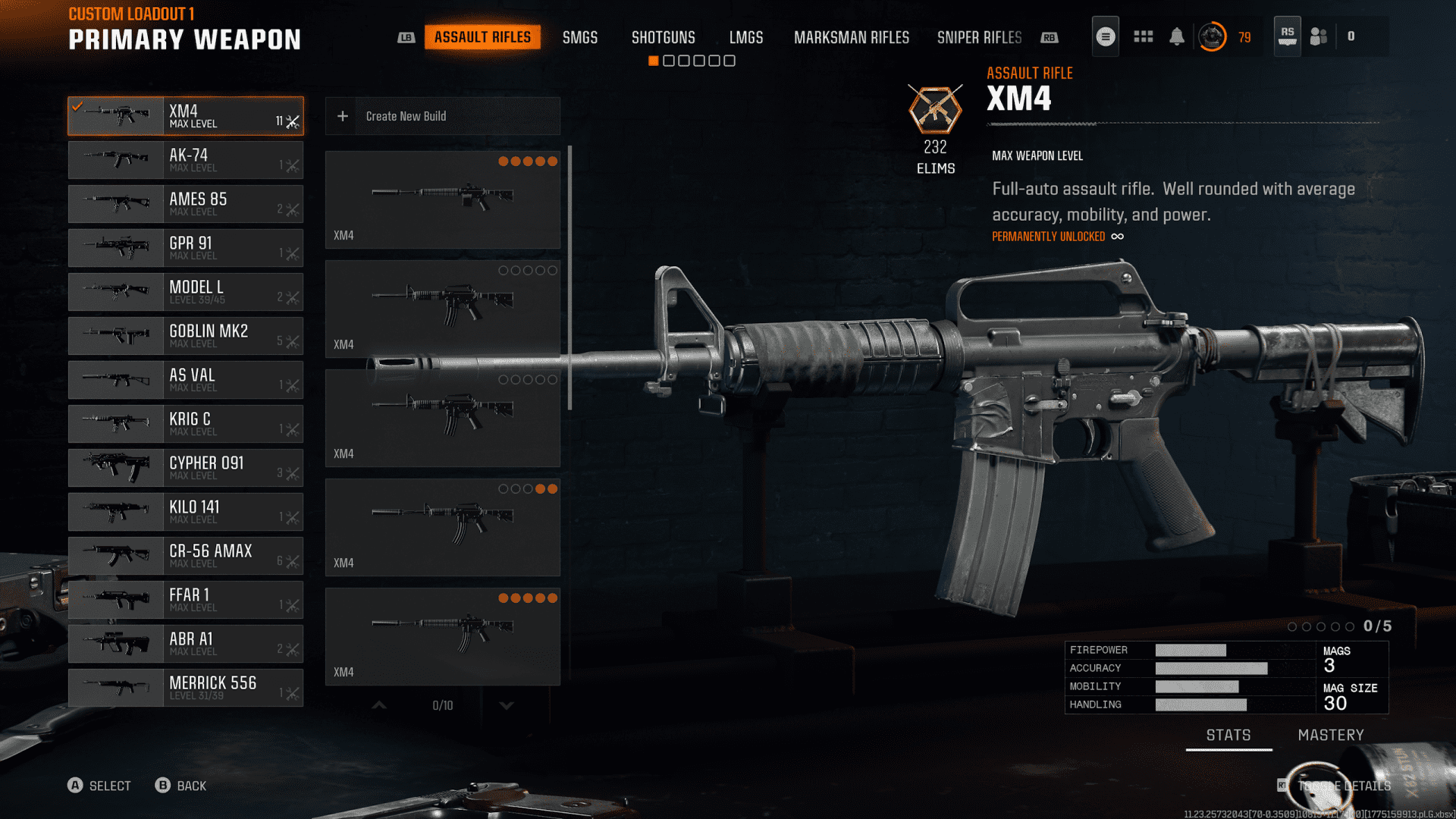Select the Goblin MK2 weapon row
This screenshot has height=819, width=1456.
pos(186,336)
